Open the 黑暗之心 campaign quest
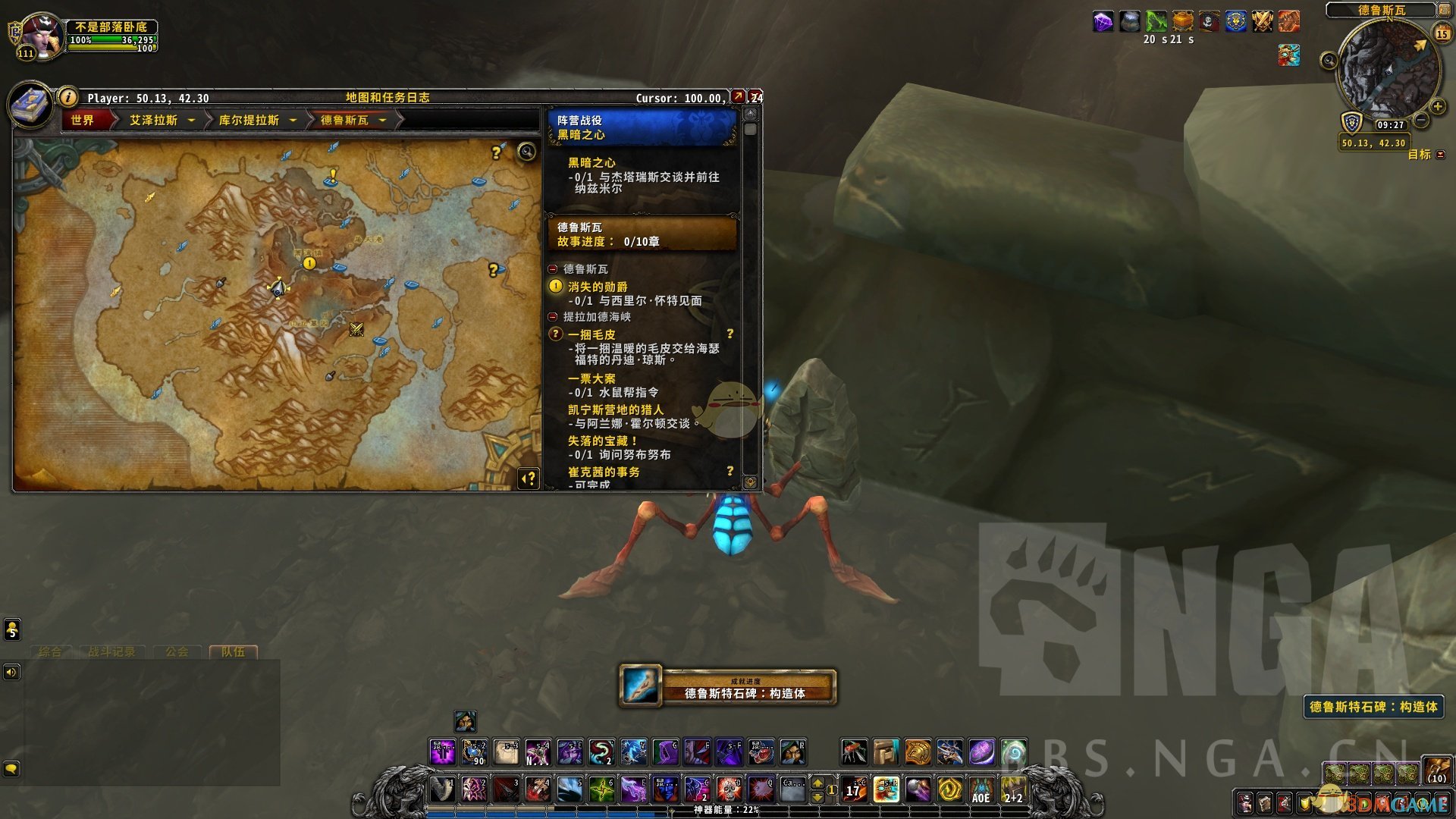The height and width of the screenshot is (819, 1456). 591,163
